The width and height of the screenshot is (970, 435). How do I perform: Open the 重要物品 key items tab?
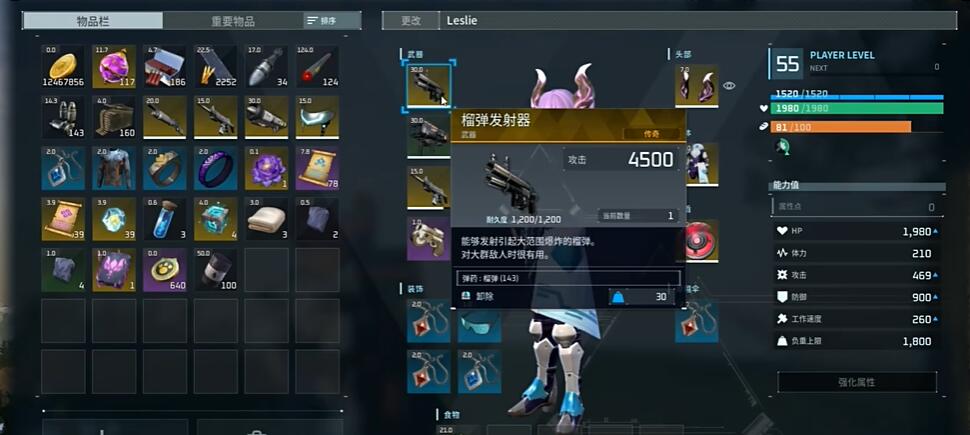(x=232, y=20)
